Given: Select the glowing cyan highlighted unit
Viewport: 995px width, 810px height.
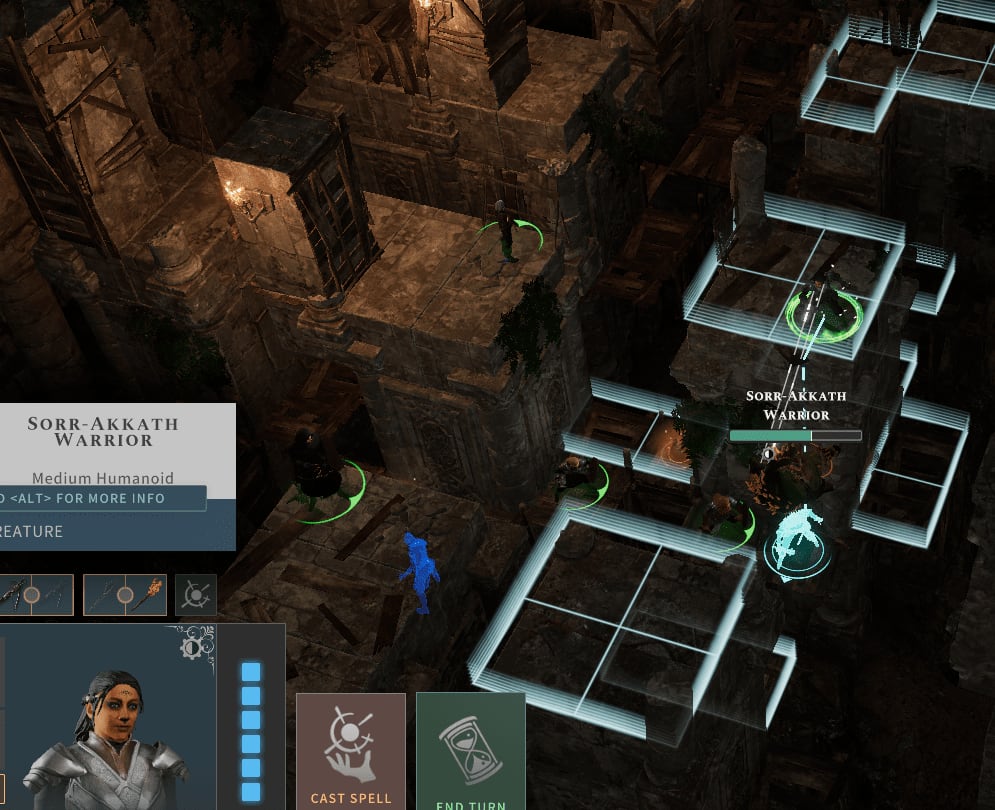Looking at the screenshot, I should pyautogui.click(x=796, y=540).
